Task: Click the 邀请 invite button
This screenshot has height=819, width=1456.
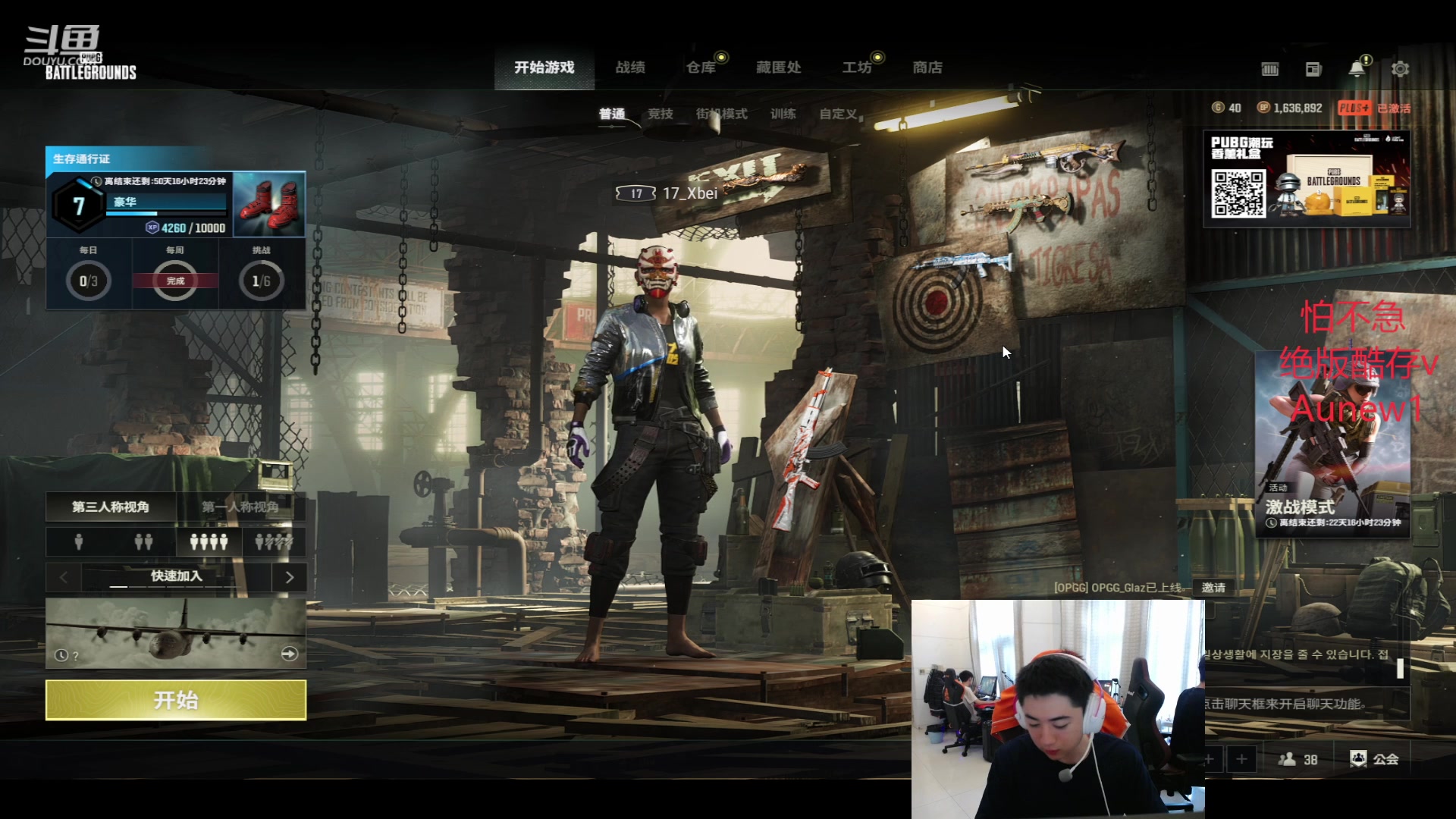Action: point(1213,588)
